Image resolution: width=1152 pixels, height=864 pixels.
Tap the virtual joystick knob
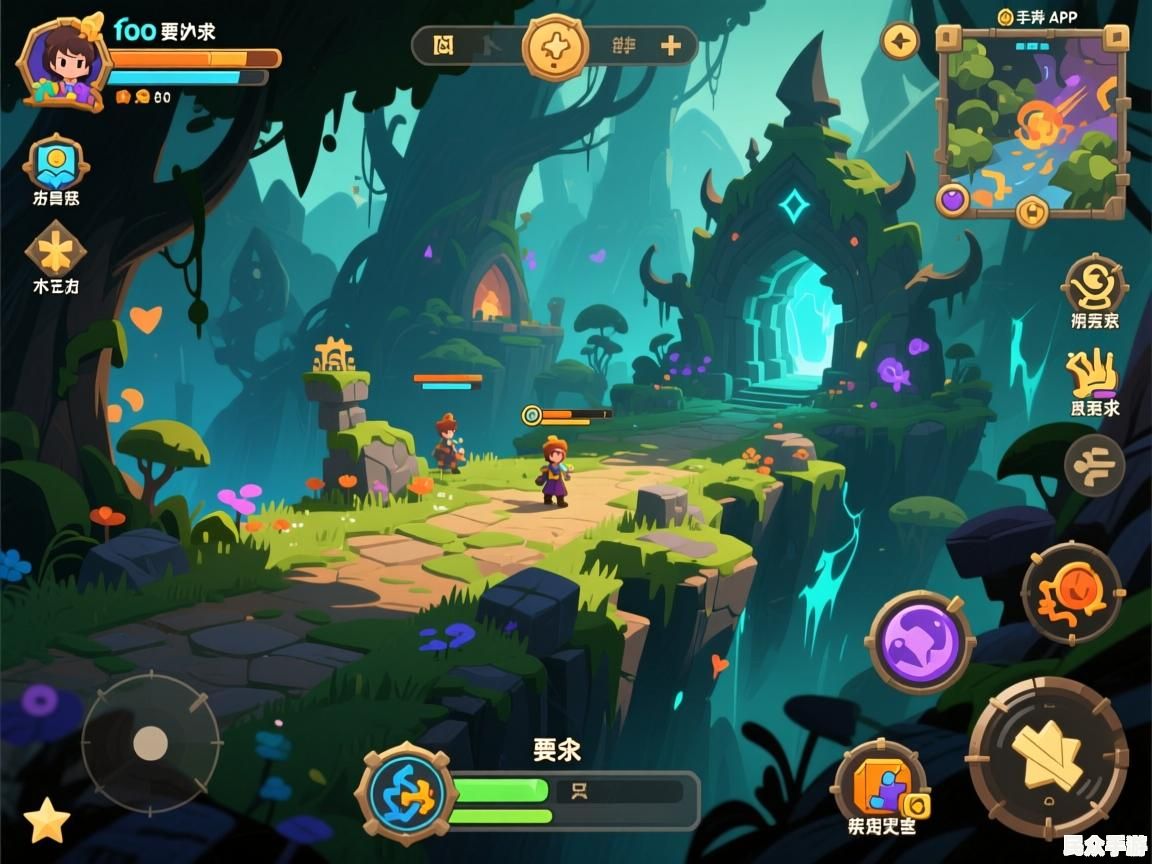tap(150, 742)
